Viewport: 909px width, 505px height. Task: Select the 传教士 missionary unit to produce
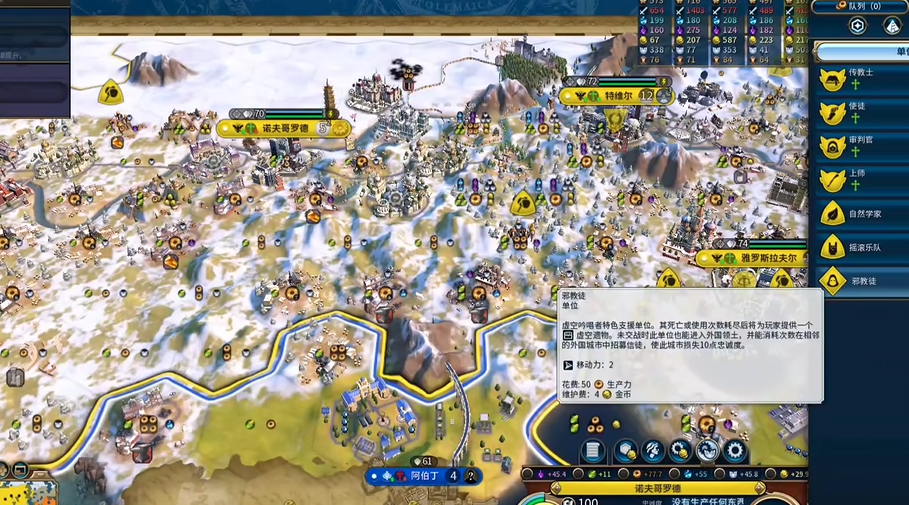pyautogui.click(x=860, y=79)
